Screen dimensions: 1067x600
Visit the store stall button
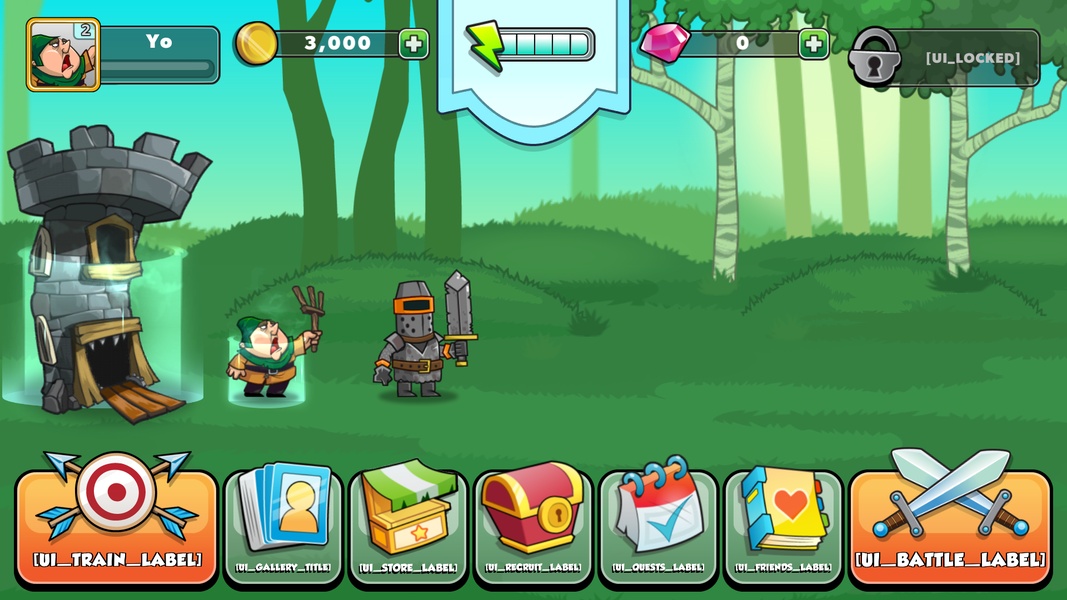[x=408, y=525]
